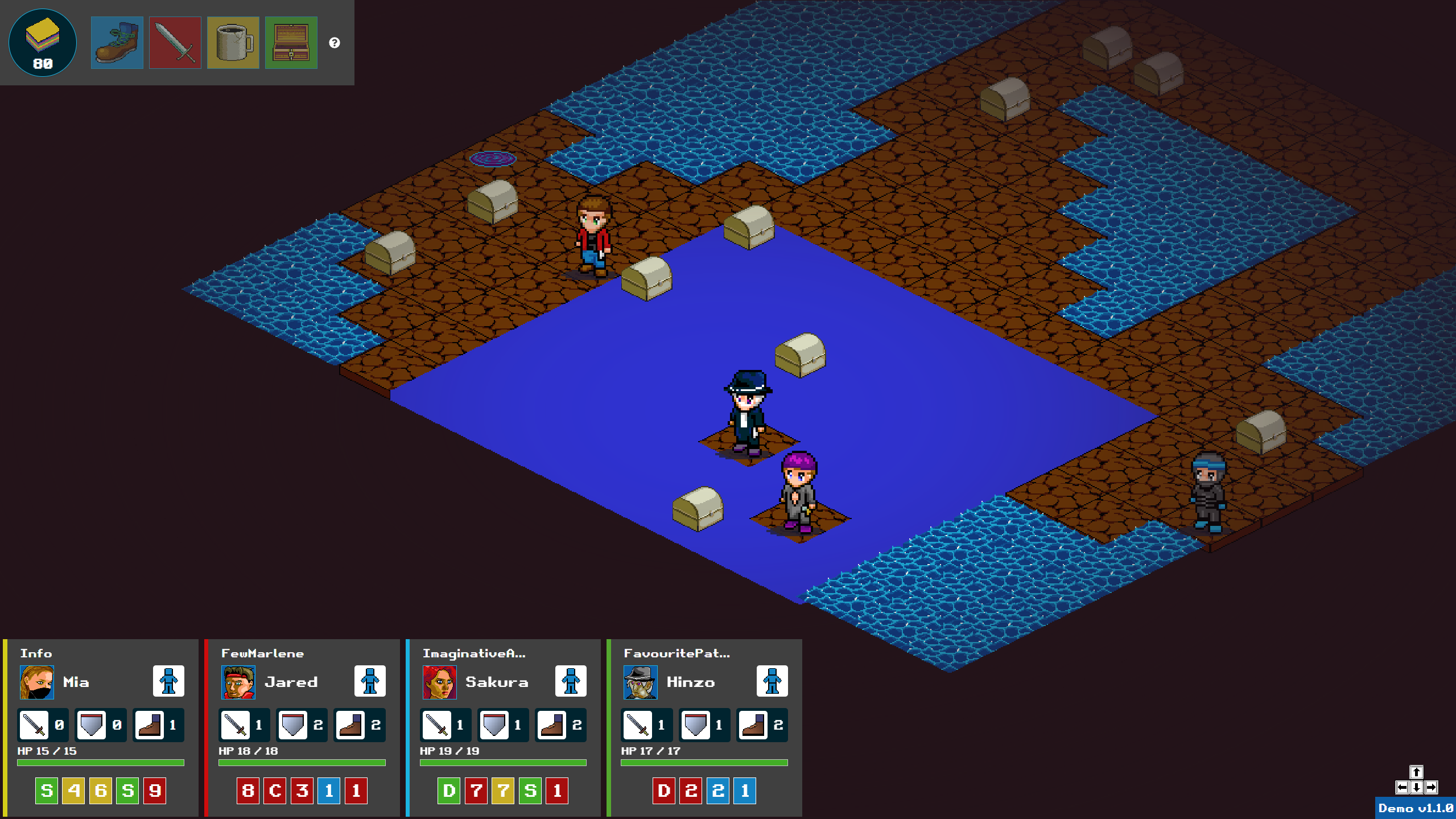1456x819 pixels.
Task: Click the blue figure icon beside Hinzo
Action: pyautogui.click(x=772, y=681)
